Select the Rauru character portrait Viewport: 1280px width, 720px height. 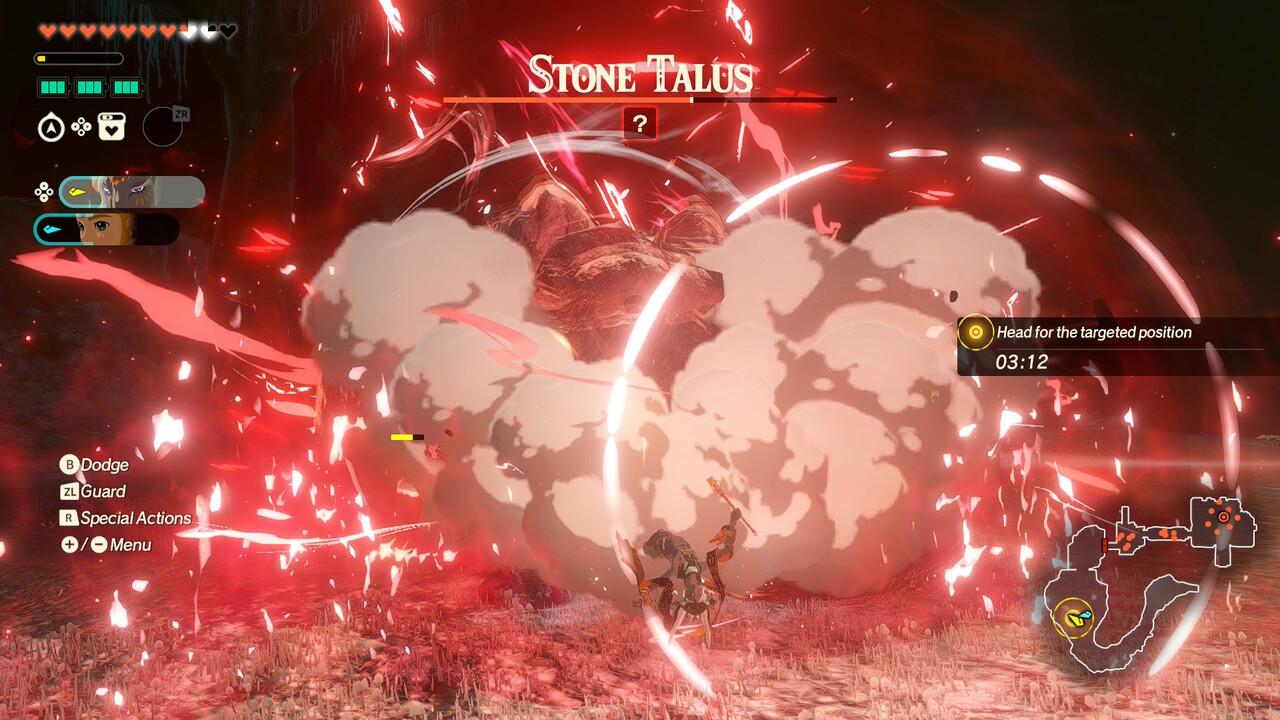(132, 191)
